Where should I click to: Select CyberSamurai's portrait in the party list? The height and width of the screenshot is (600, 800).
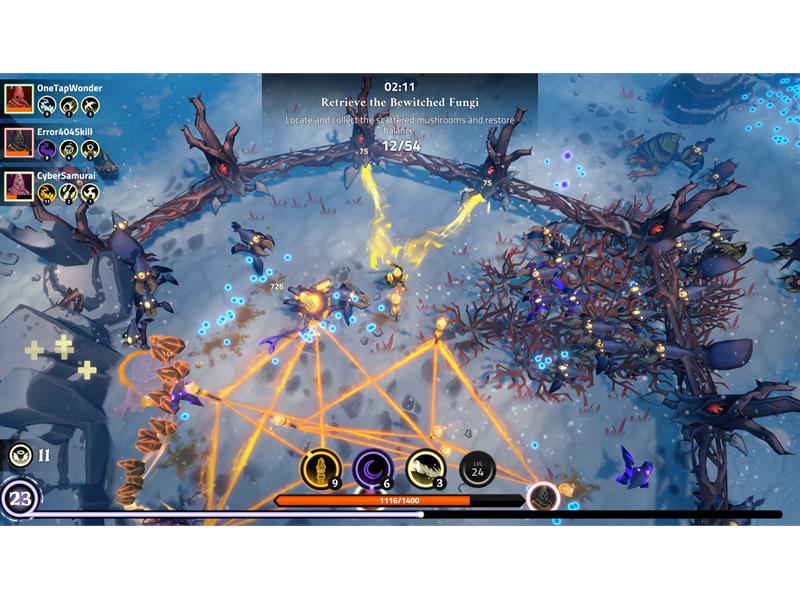17,186
